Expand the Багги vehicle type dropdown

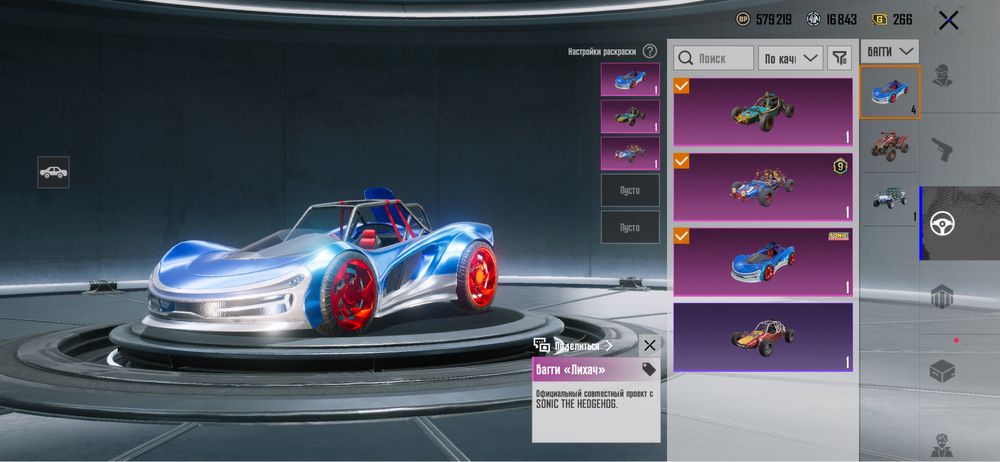889,50
